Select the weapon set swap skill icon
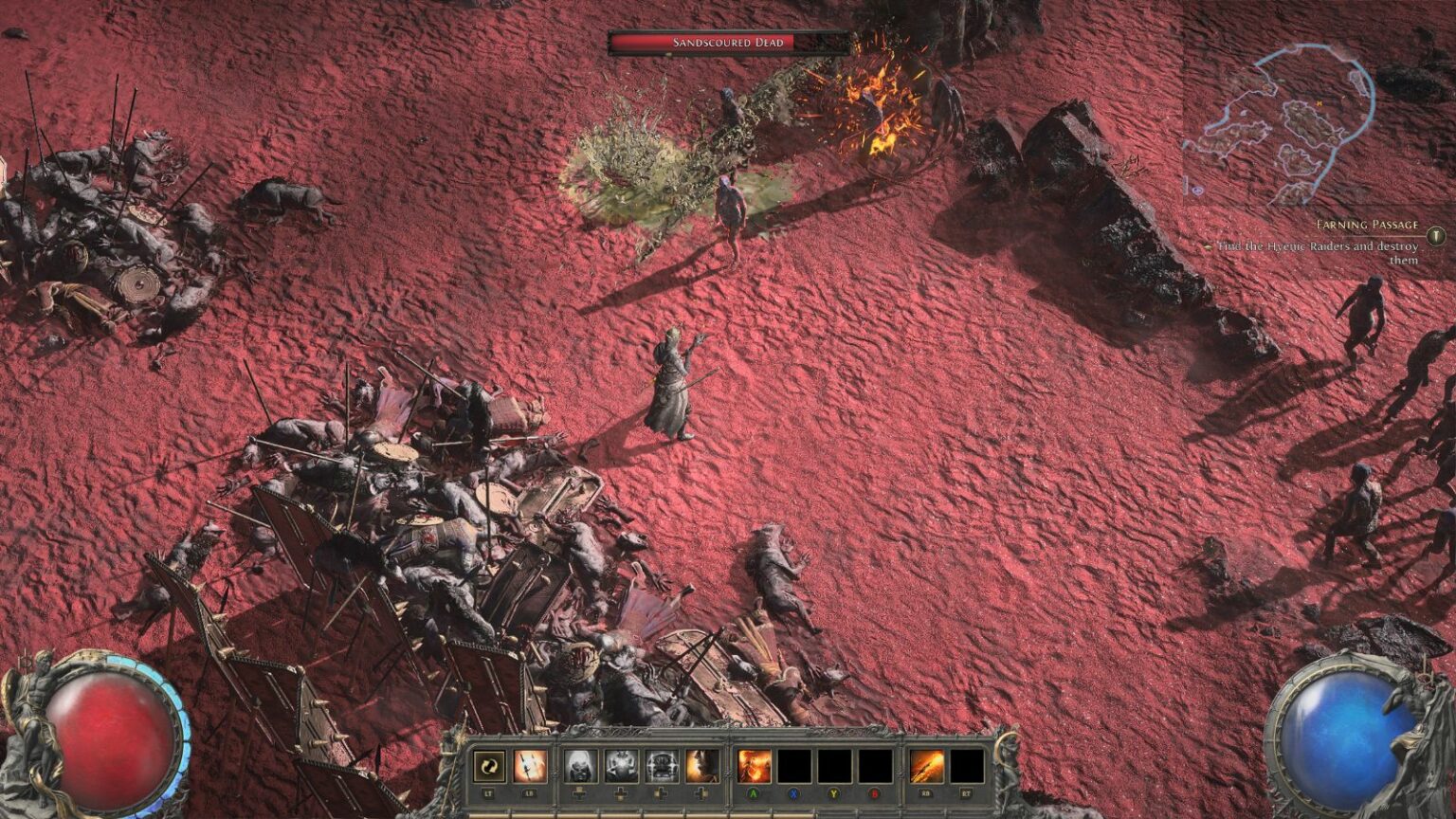Viewport: 1456px width, 819px height. tap(488, 767)
